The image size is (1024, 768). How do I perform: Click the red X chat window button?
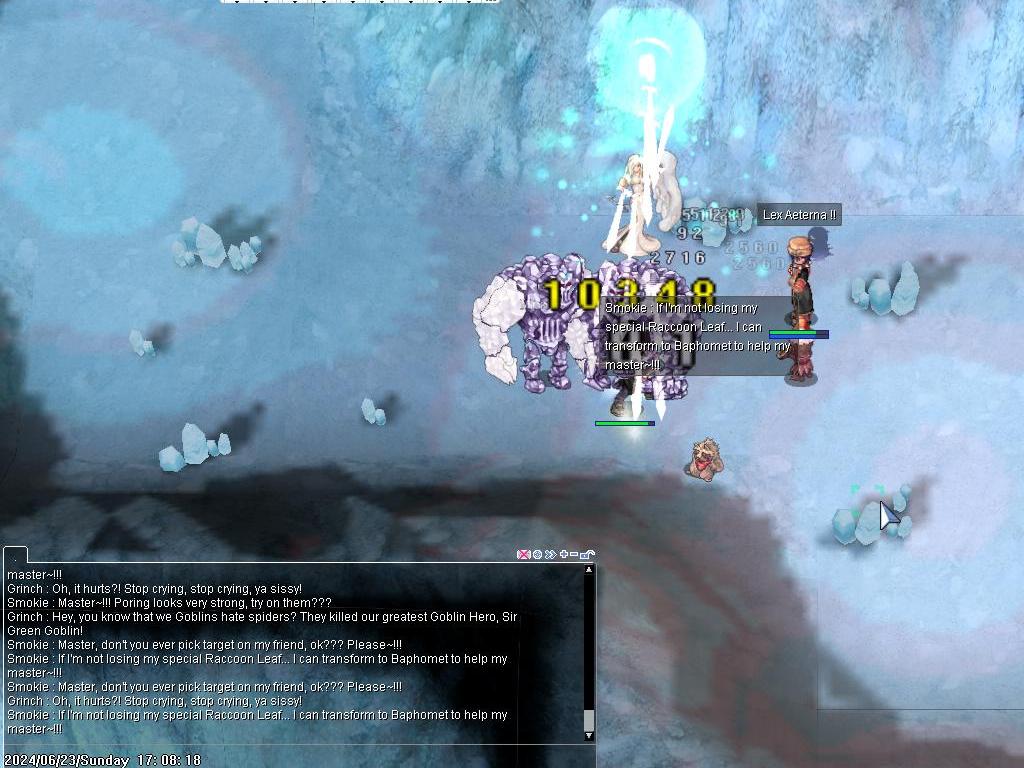tap(523, 554)
